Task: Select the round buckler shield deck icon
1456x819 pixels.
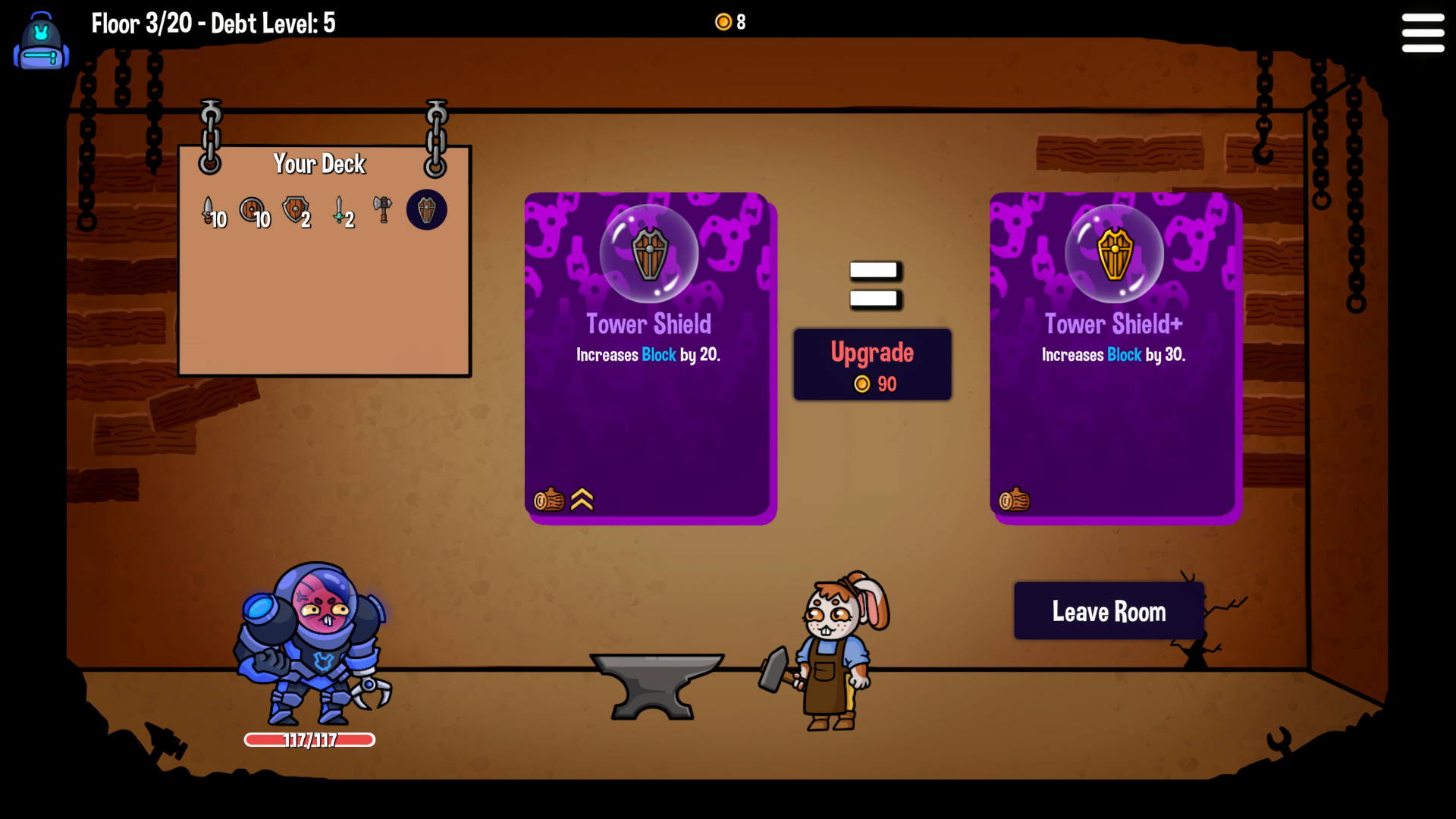Action: (x=251, y=207)
